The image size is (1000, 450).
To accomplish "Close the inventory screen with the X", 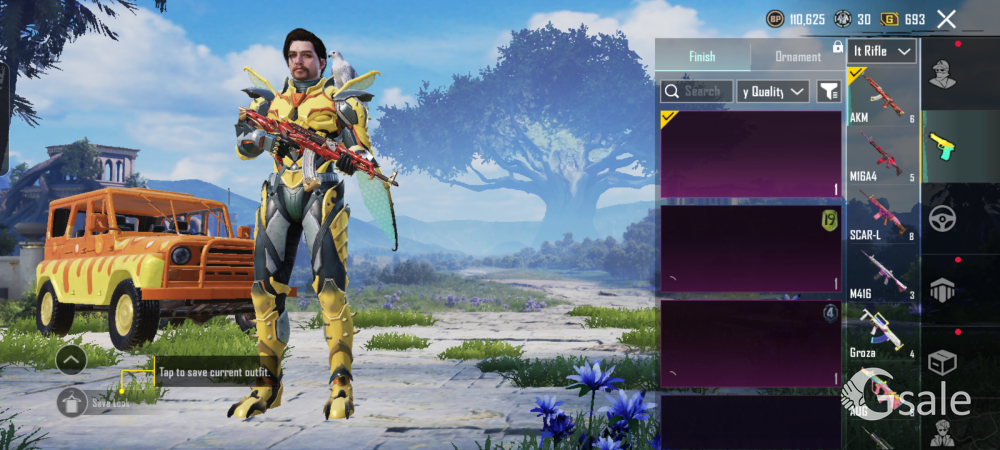I will click(x=946, y=19).
